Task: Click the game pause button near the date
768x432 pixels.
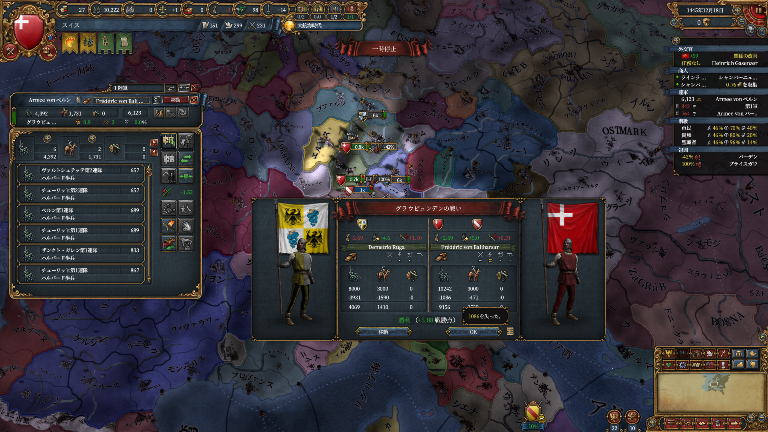Action: pos(755,9)
